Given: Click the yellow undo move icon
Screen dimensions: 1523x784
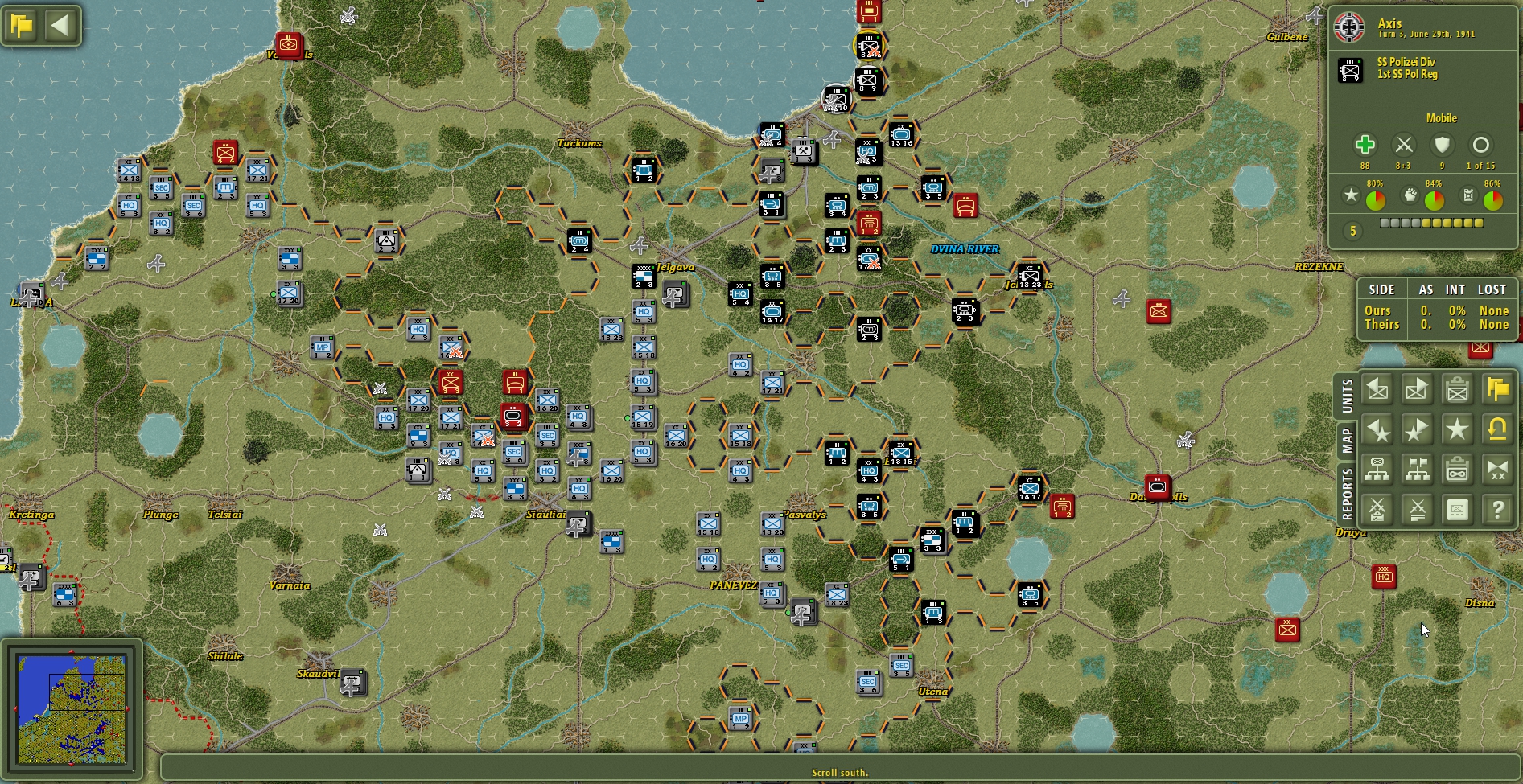Looking at the screenshot, I should (1498, 429).
